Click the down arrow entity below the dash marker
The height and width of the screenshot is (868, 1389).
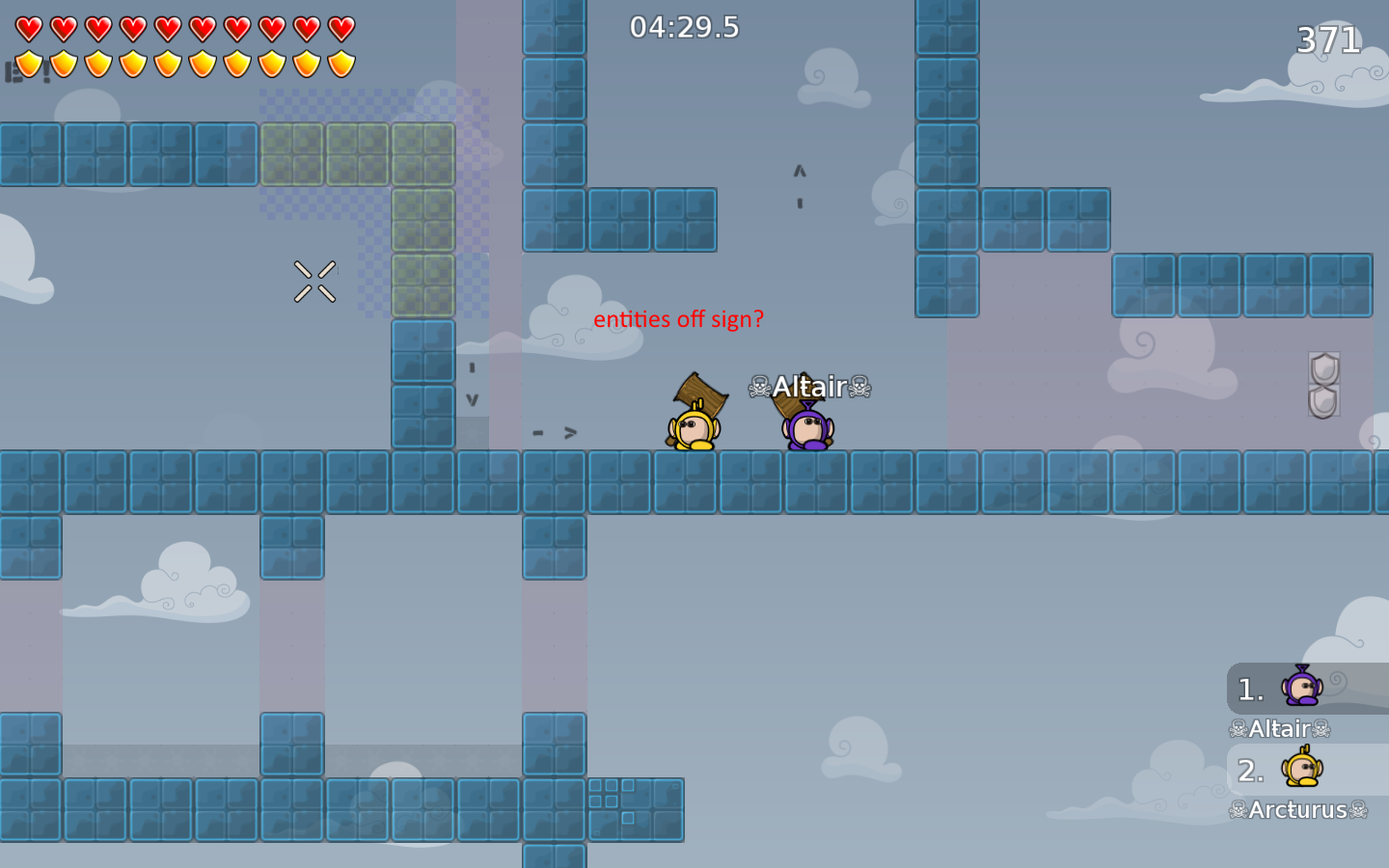472,397
